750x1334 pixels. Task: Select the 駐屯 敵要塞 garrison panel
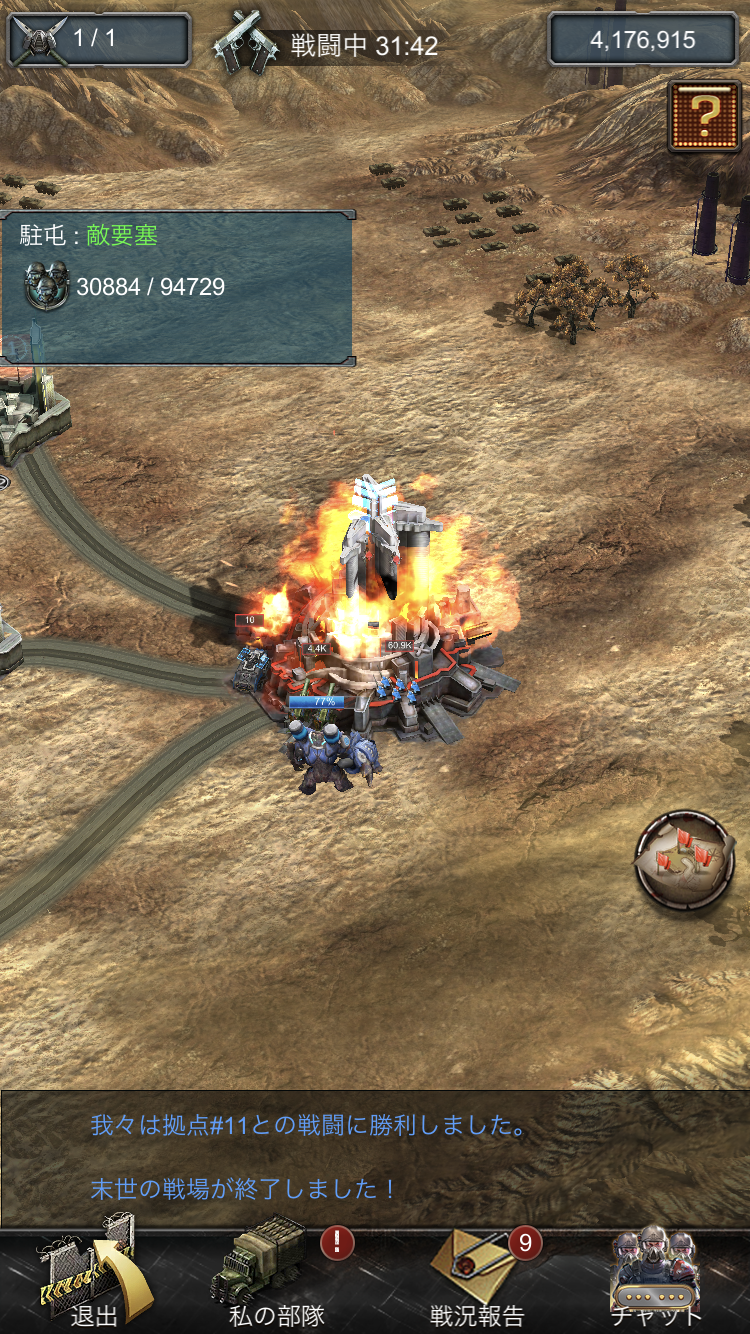pos(177,287)
